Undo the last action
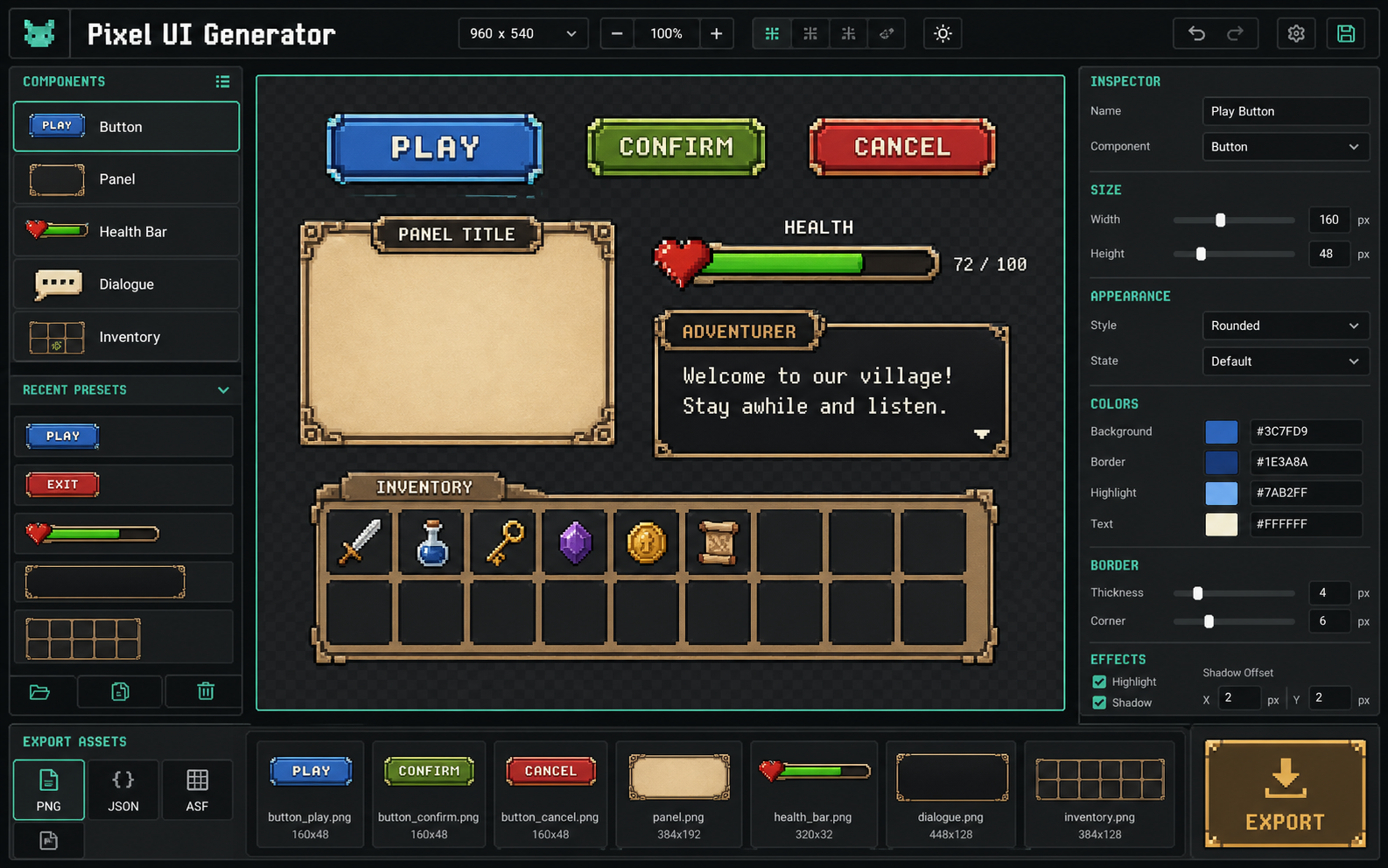Viewport: 1388px width, 868px height. click(1196, 33)
